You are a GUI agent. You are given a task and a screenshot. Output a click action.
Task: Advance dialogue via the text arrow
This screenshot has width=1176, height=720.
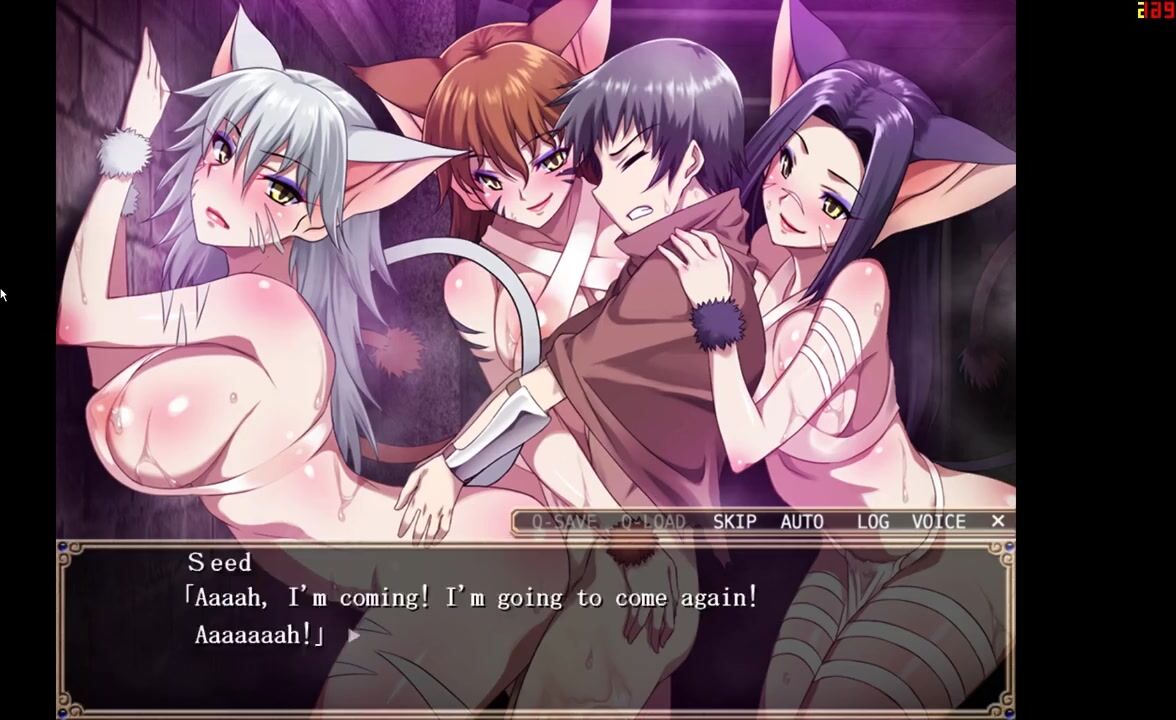[x=354, y=635]
